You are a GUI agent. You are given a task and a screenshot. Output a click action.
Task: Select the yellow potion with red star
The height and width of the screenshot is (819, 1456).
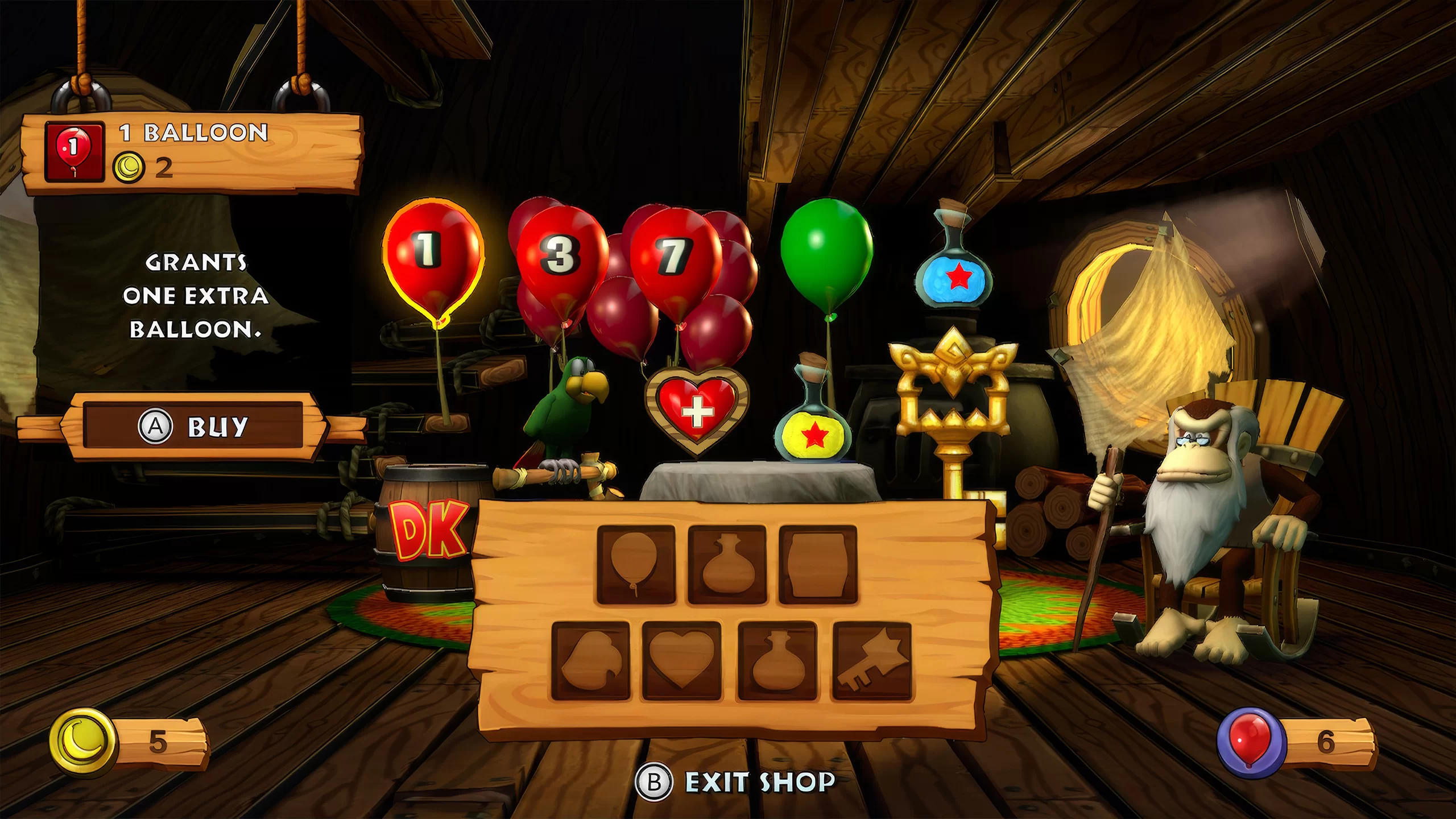pyautogui.click(x=812, y=427)
